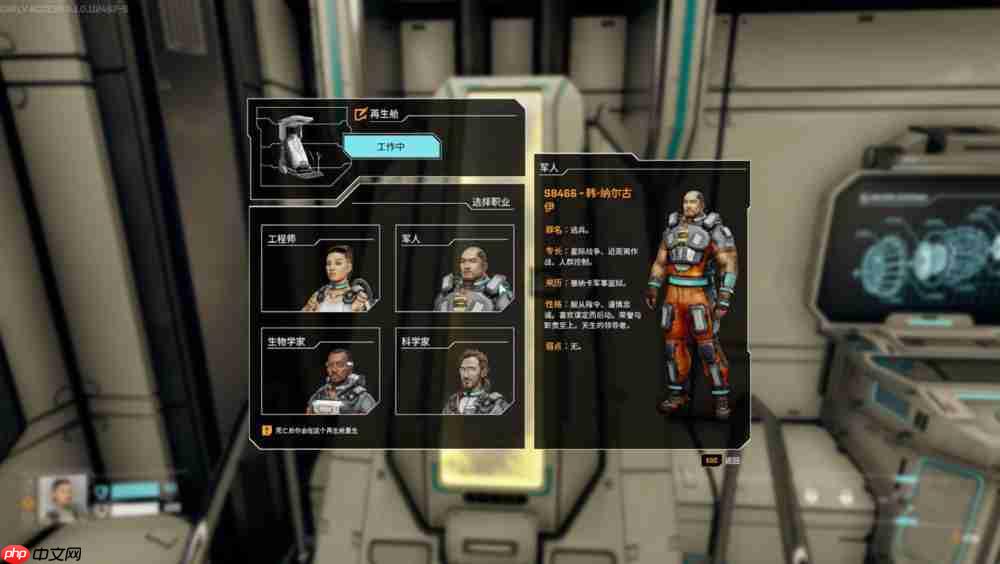Viewport: 1000px width, 564px height.
Task: Select the 科学家 (Scientist) profession tile
Action: (x=455, y=372)
